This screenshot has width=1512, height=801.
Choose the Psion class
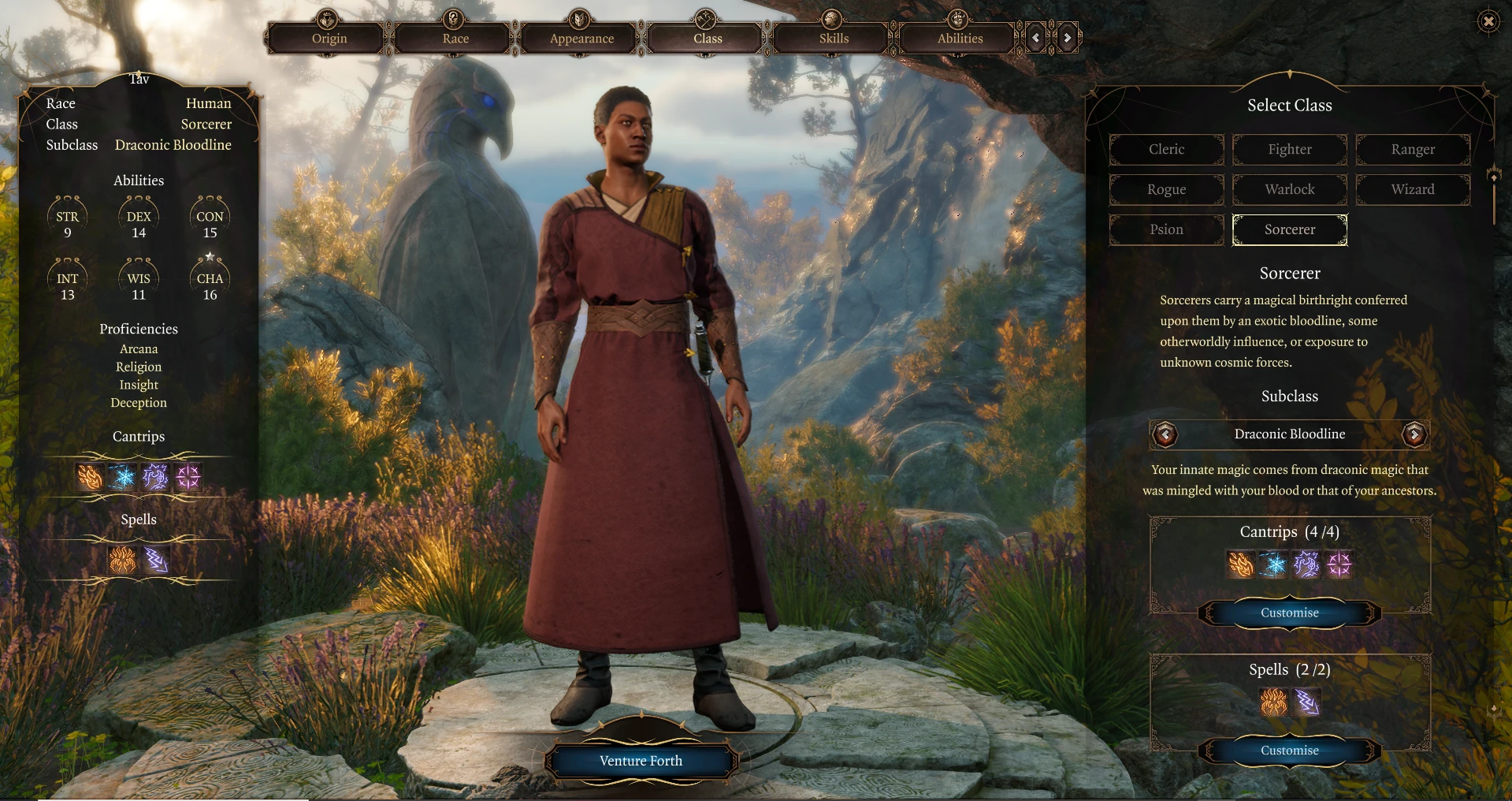[x=1166, y=229]
